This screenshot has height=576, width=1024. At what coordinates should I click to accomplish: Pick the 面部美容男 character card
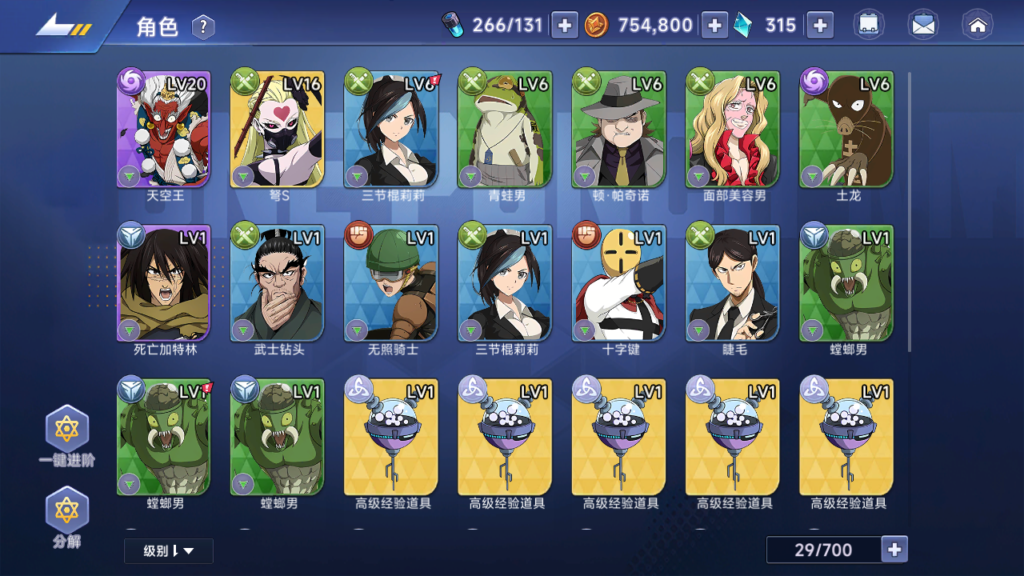point(734,129)
